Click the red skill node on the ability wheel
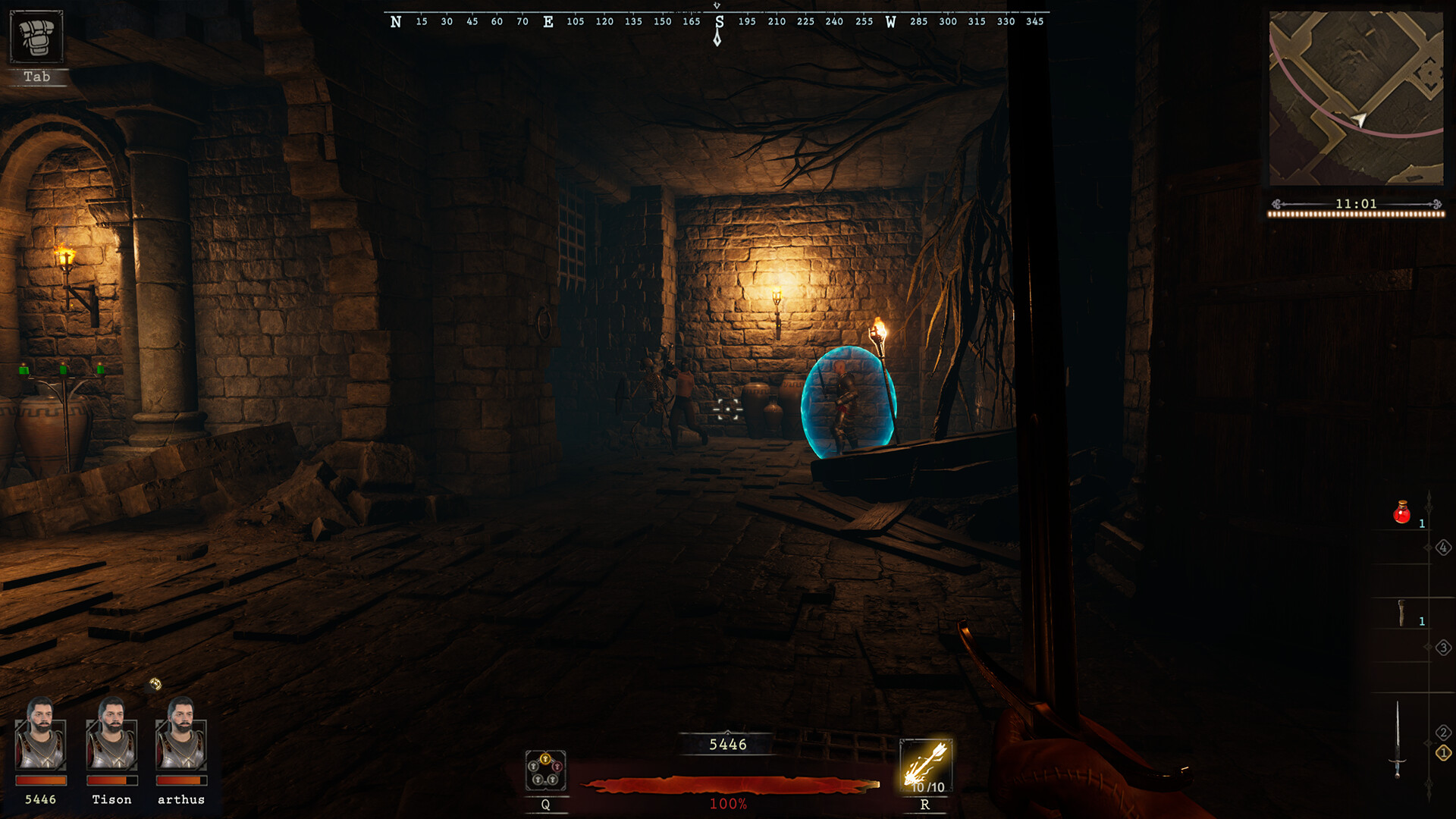This screenshot has height=819, width=1456. point(557,766)
